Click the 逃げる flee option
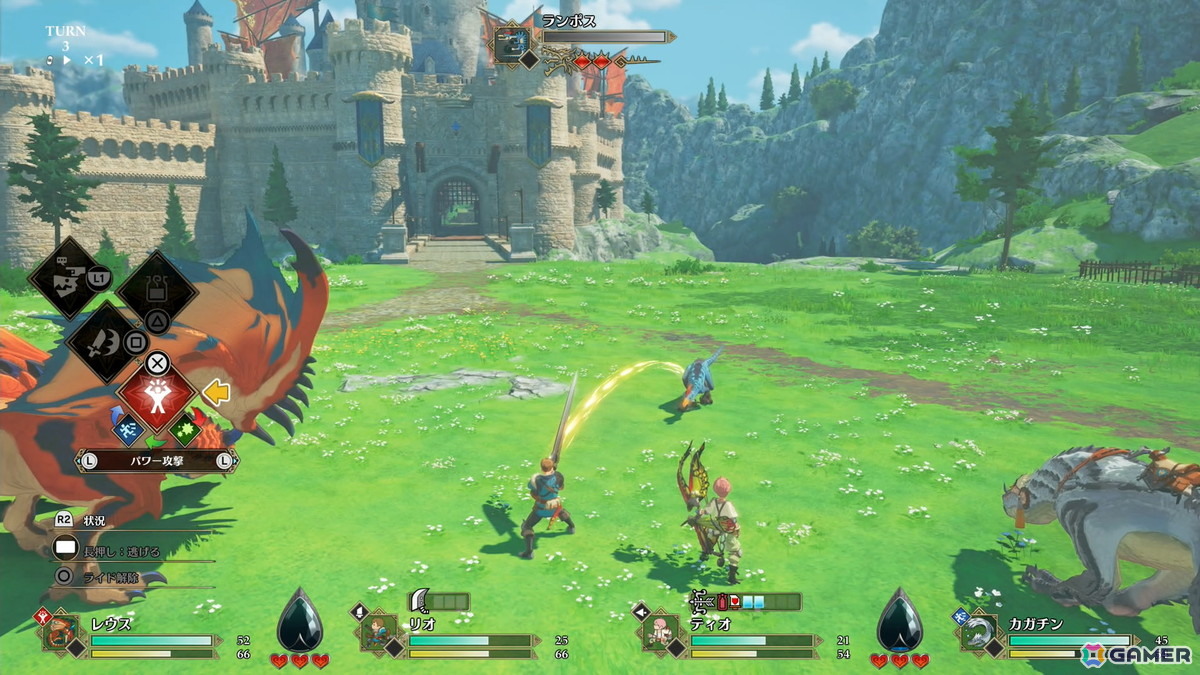 (x=120, y=549)
